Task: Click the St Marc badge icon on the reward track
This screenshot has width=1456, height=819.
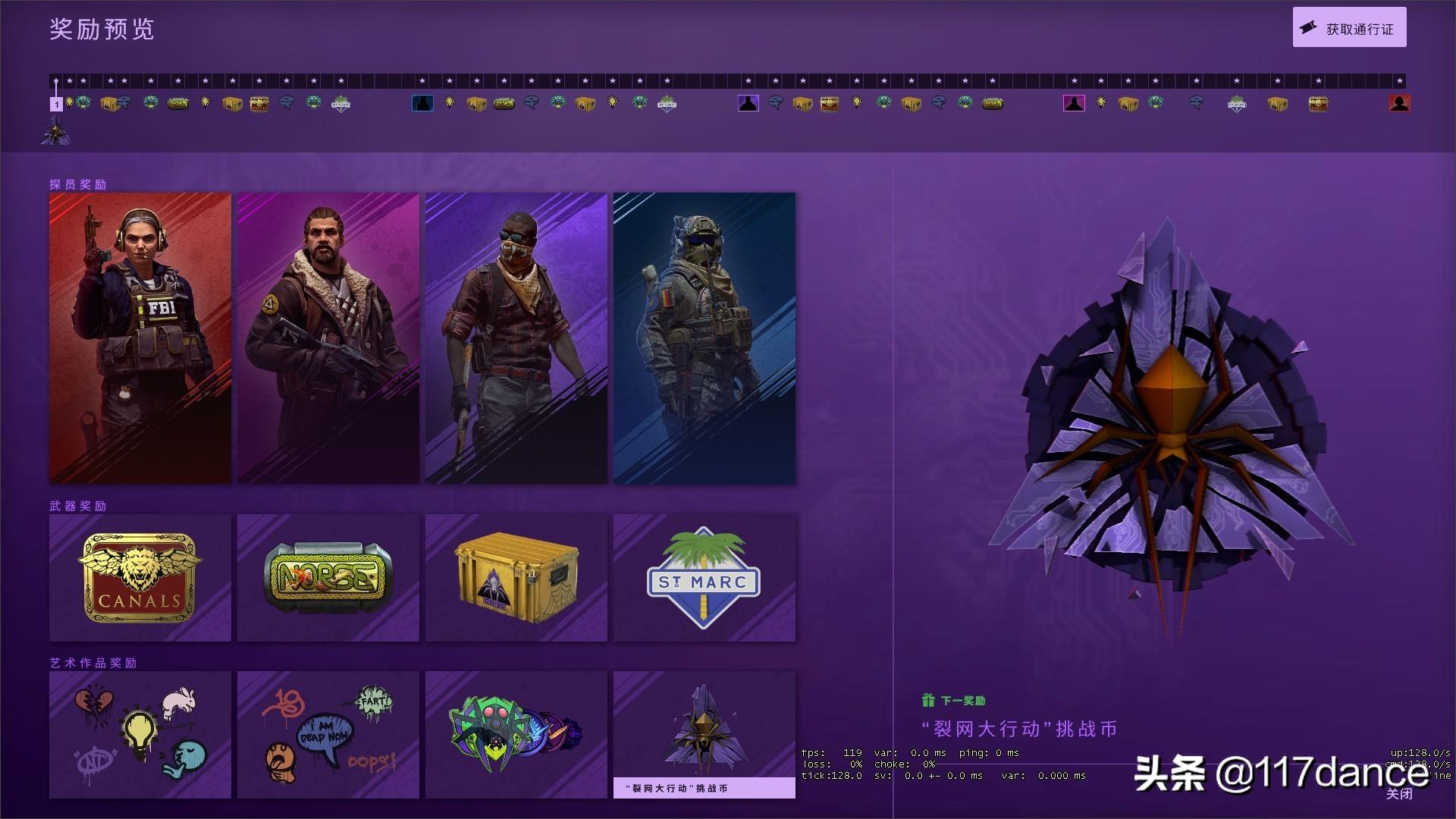Action: click(342, 104)
